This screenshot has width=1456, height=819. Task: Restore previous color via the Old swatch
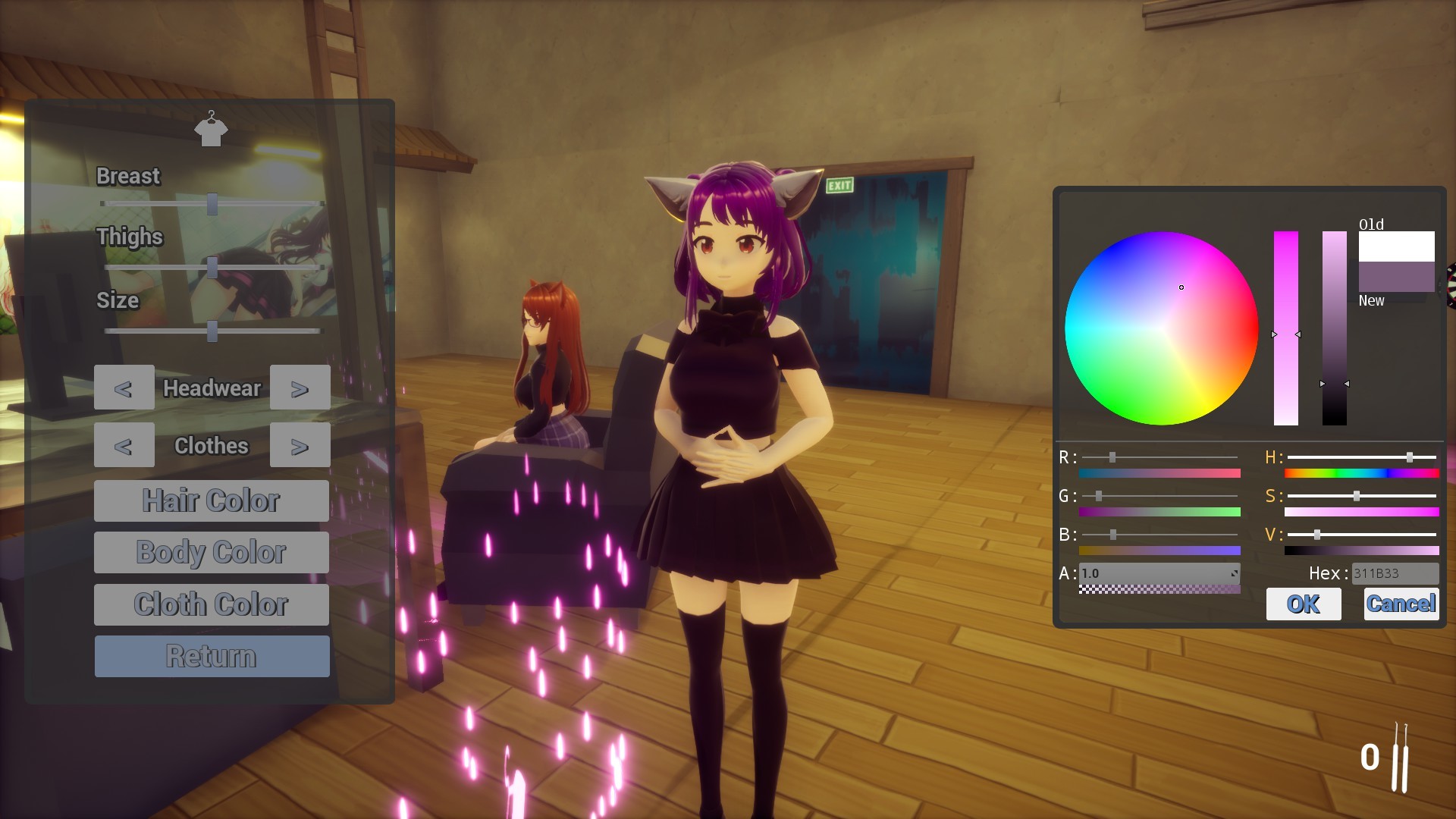click(x=1396, y=246)
